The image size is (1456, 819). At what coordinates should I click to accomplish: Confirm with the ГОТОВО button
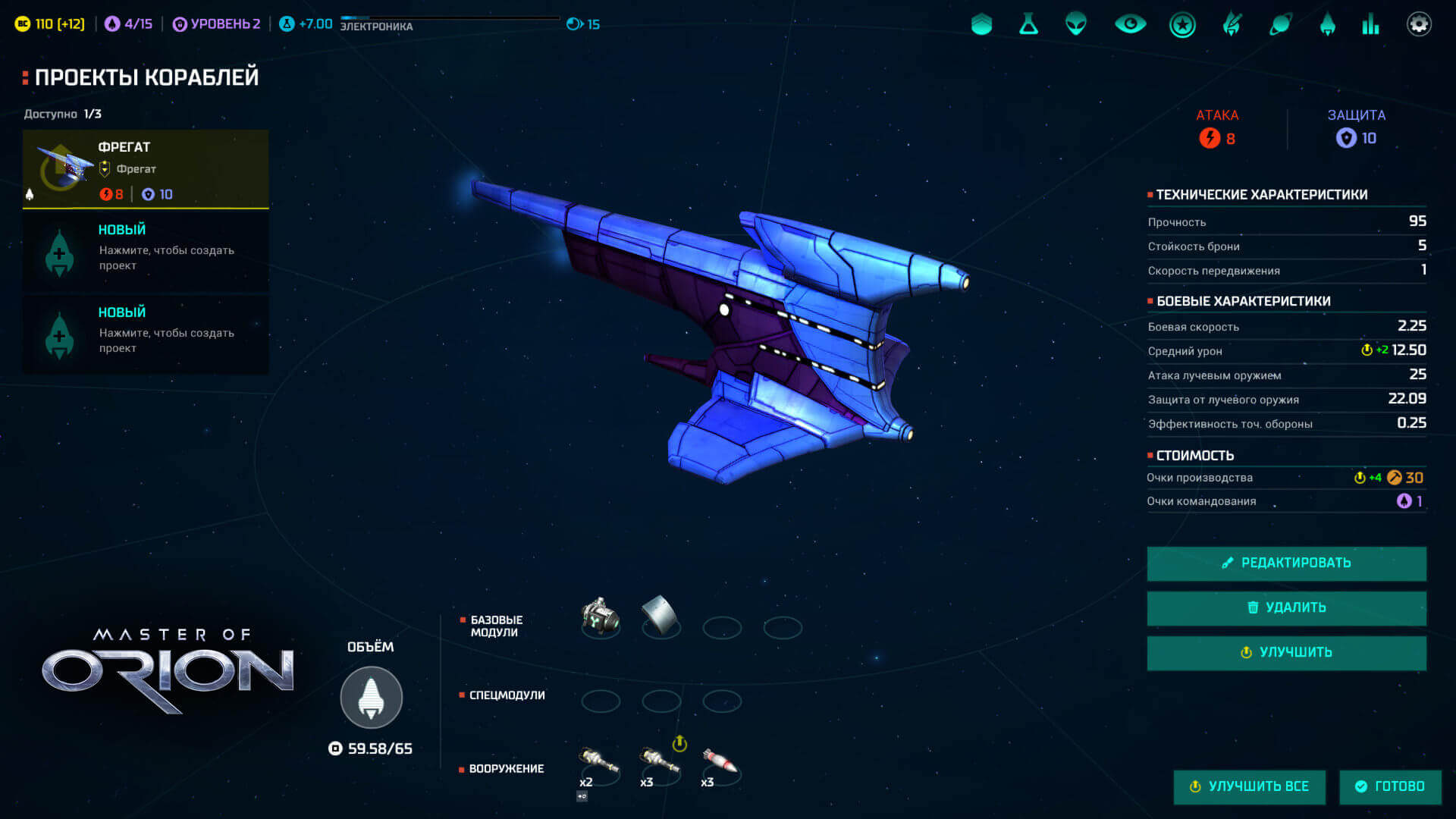tap(1390, 786)
